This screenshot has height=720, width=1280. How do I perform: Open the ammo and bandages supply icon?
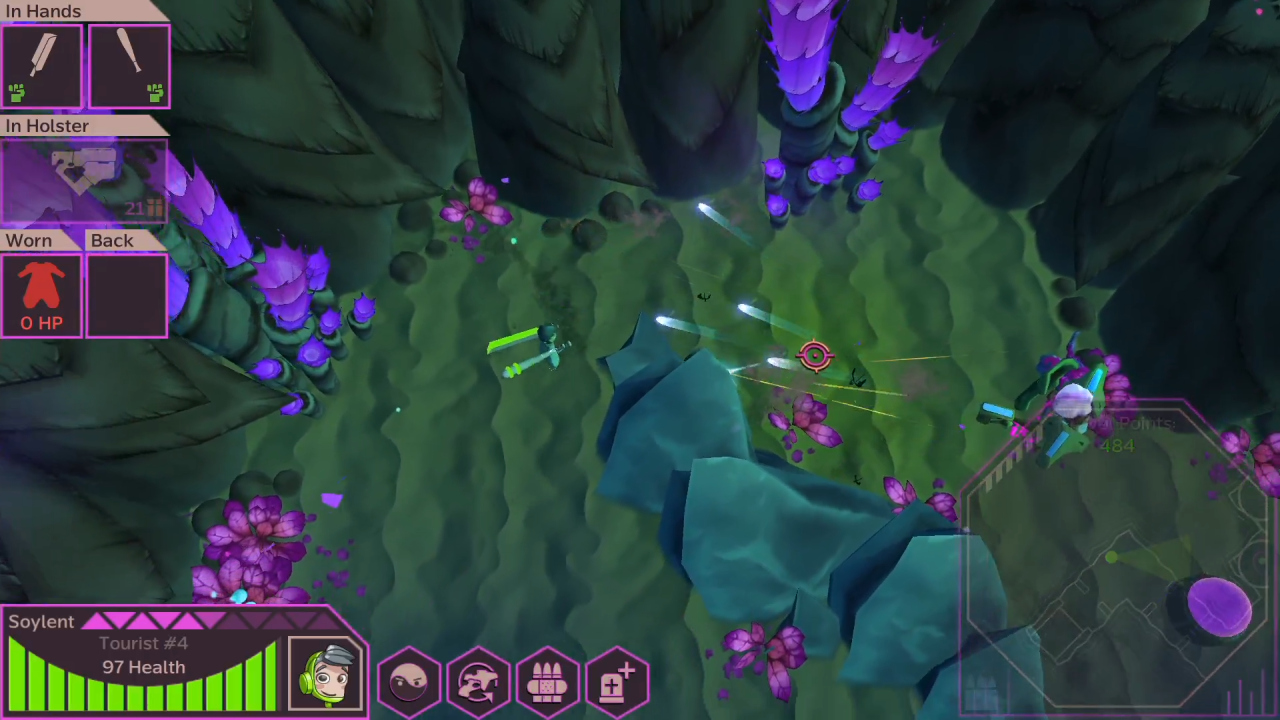pos(548,680)
